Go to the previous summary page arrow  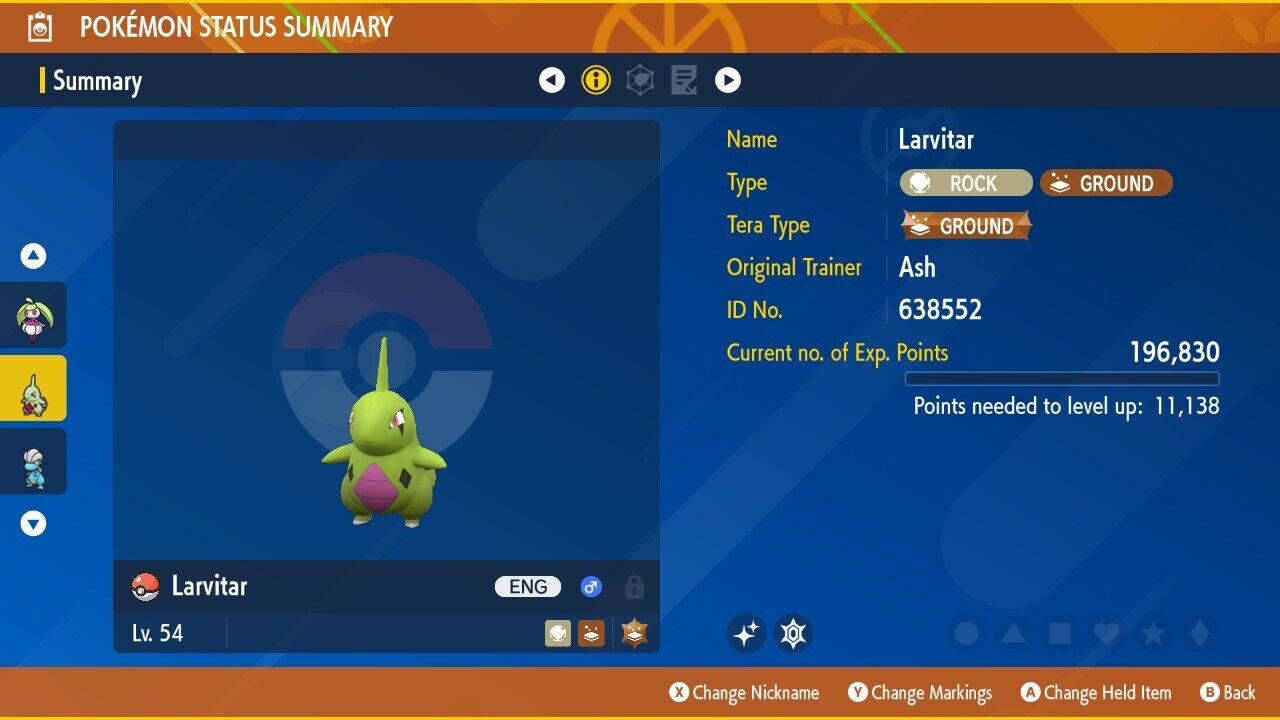click(552, 80)
